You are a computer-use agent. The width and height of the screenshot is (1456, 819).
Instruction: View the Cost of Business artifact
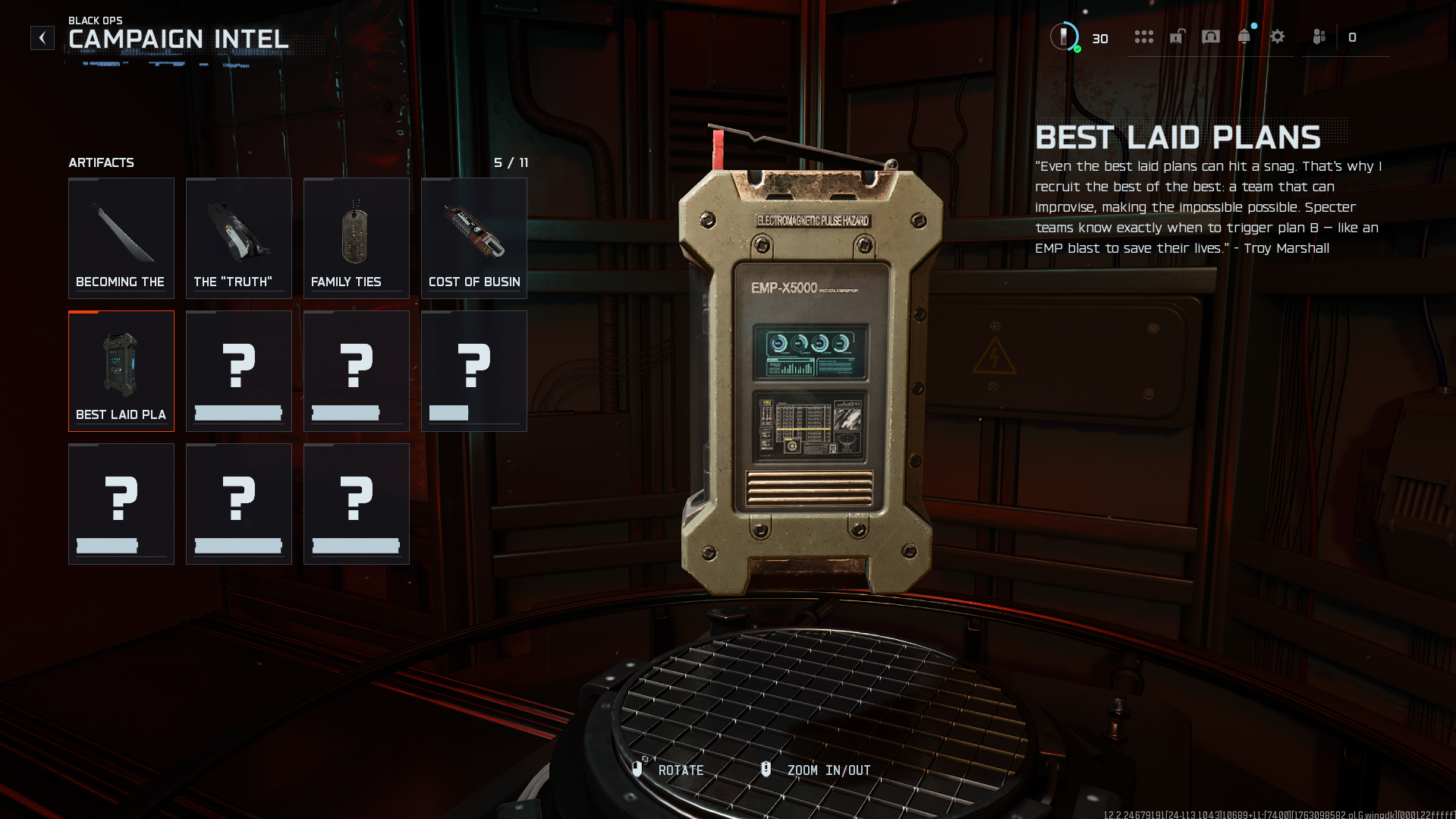[x=474, y=238]
